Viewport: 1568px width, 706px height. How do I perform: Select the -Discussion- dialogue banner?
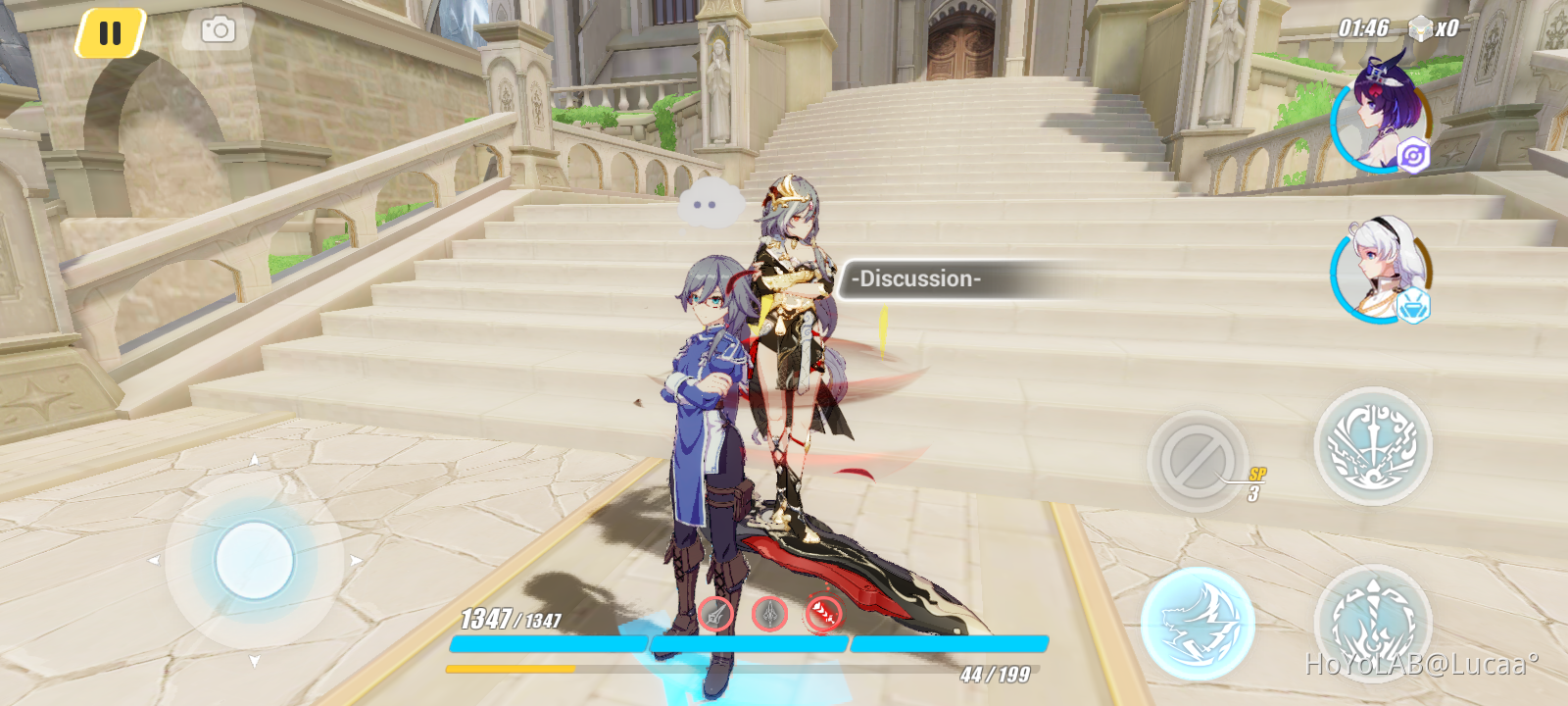917,278
